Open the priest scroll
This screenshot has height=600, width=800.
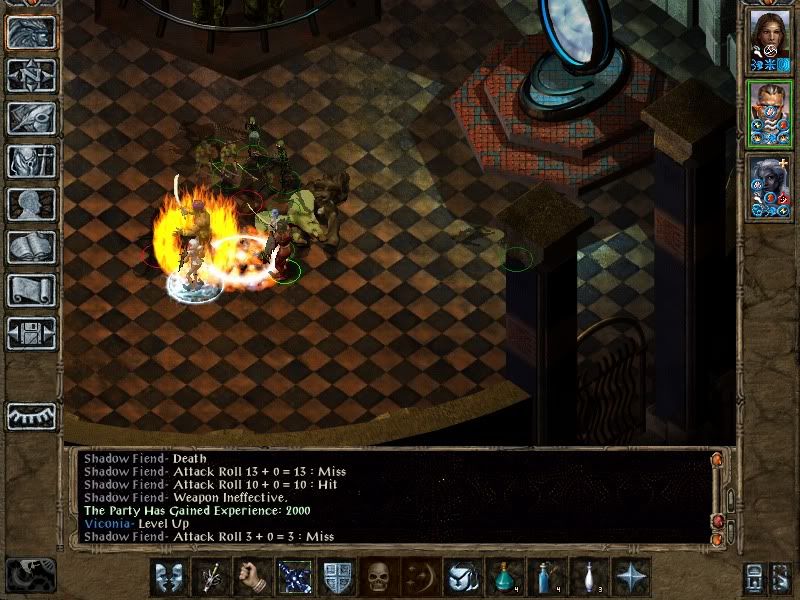click(31, 290)
